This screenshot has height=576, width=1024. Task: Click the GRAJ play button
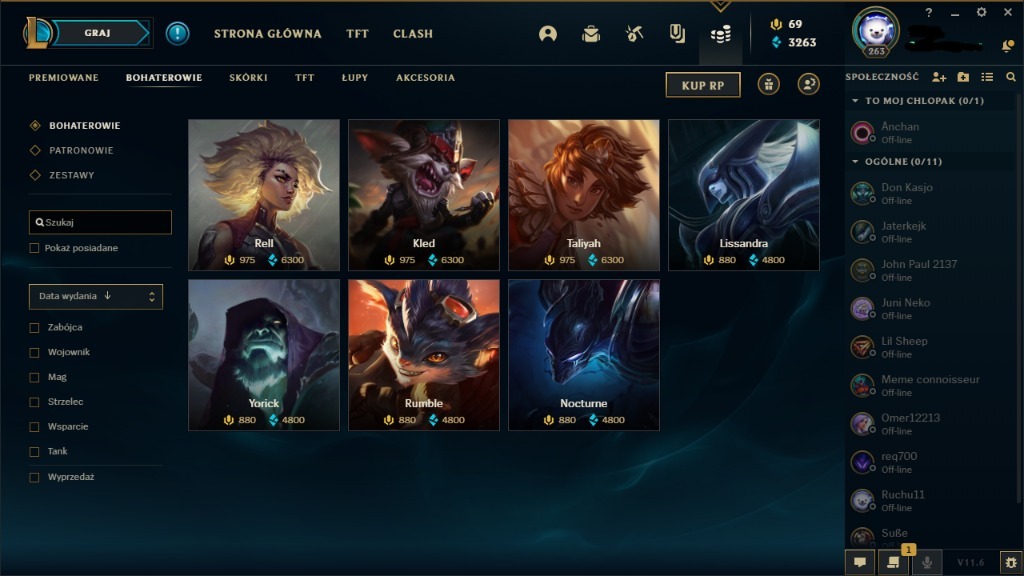(98, 33)
